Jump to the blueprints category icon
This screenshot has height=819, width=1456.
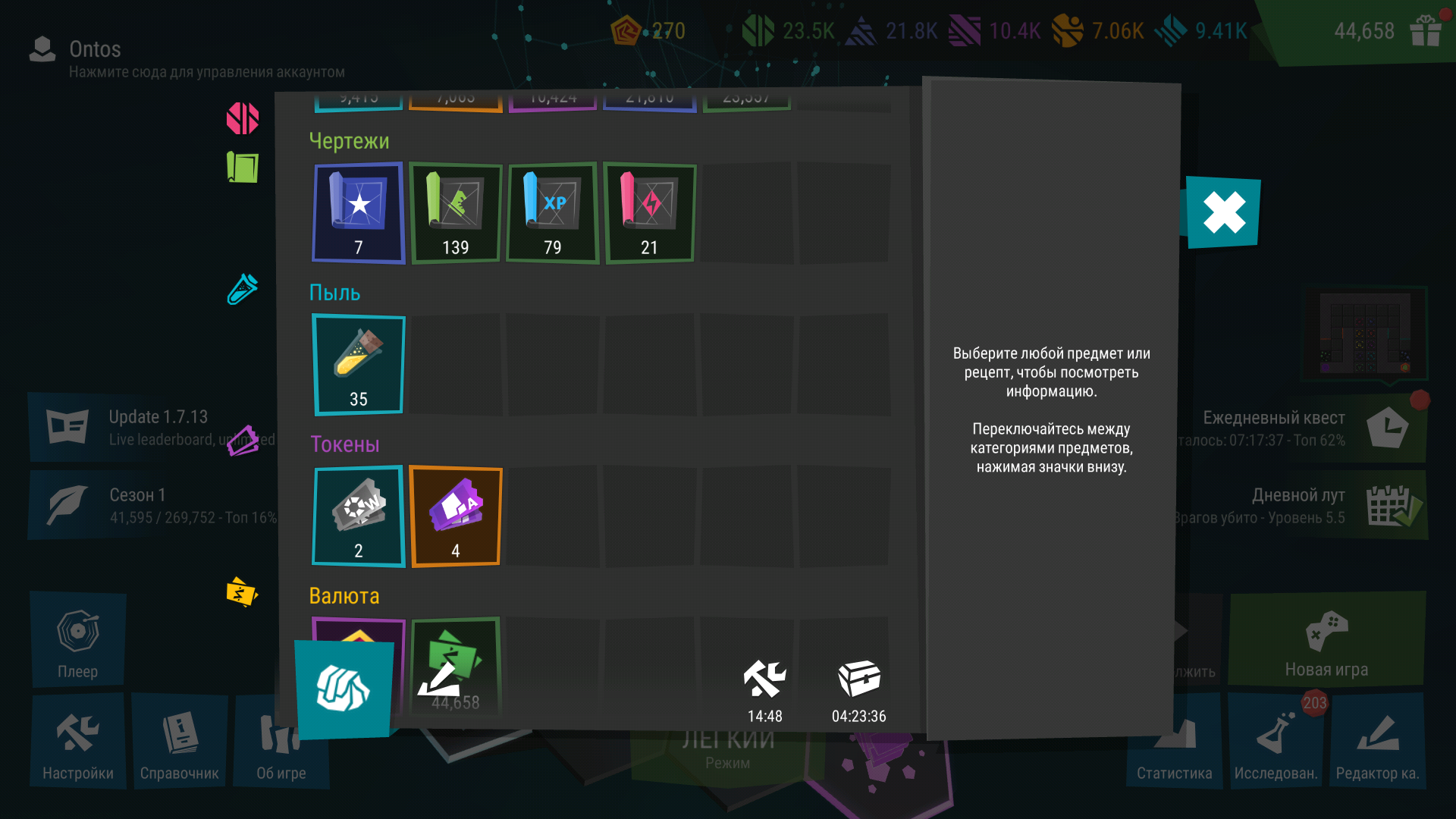pos(243,167)
